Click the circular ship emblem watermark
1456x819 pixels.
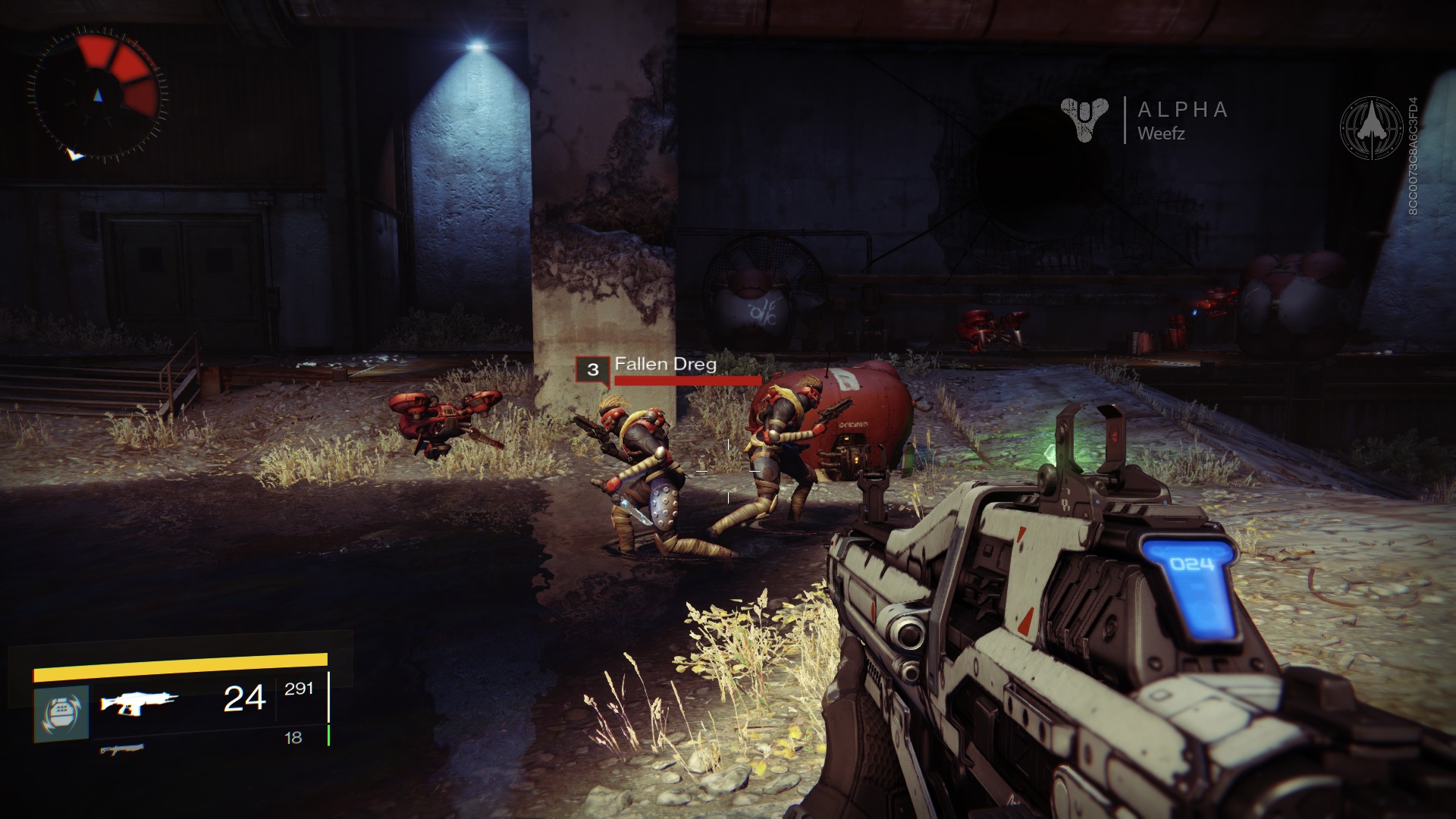1371,127
